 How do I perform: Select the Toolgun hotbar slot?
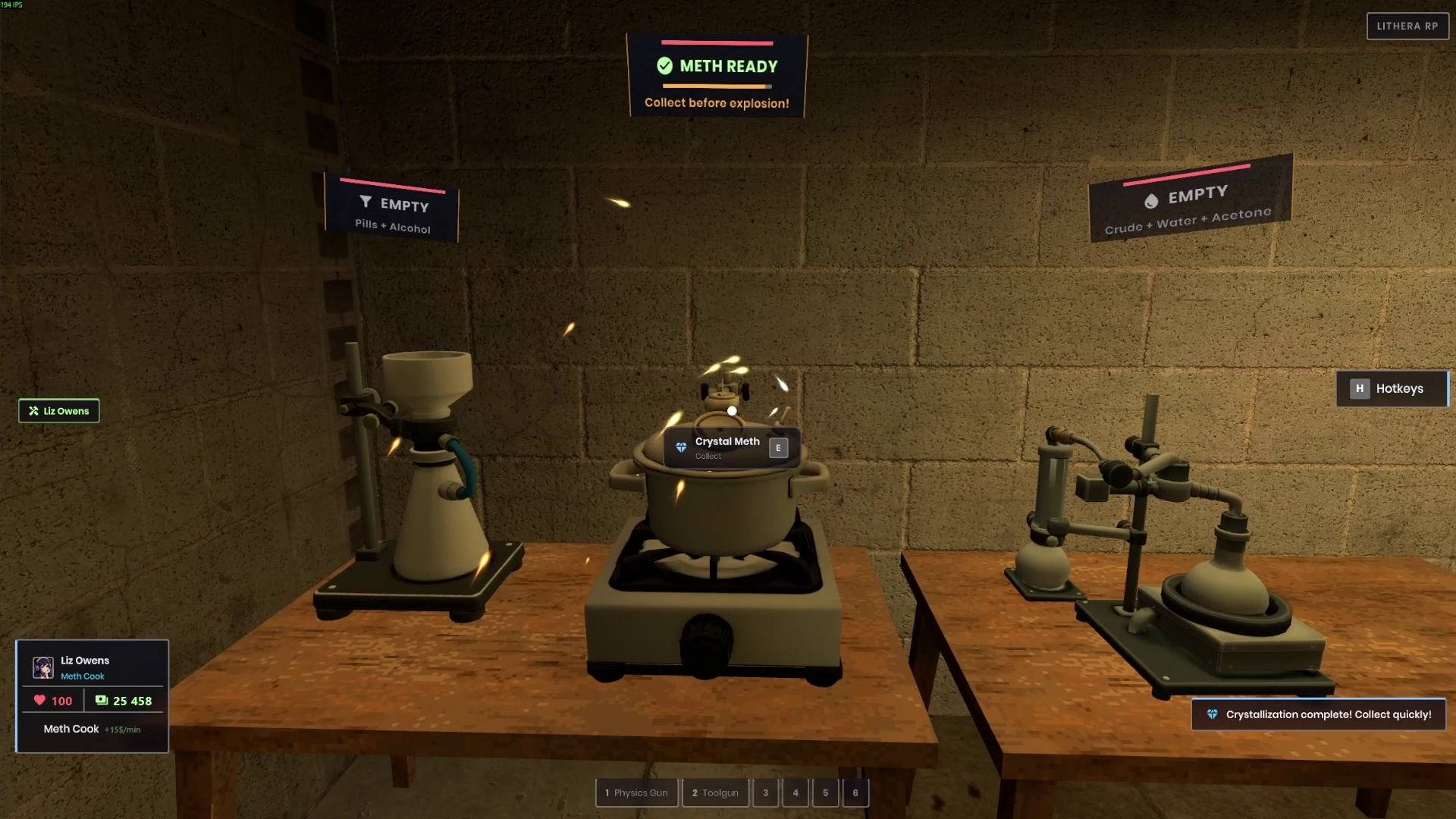click(x=715, y=792)
